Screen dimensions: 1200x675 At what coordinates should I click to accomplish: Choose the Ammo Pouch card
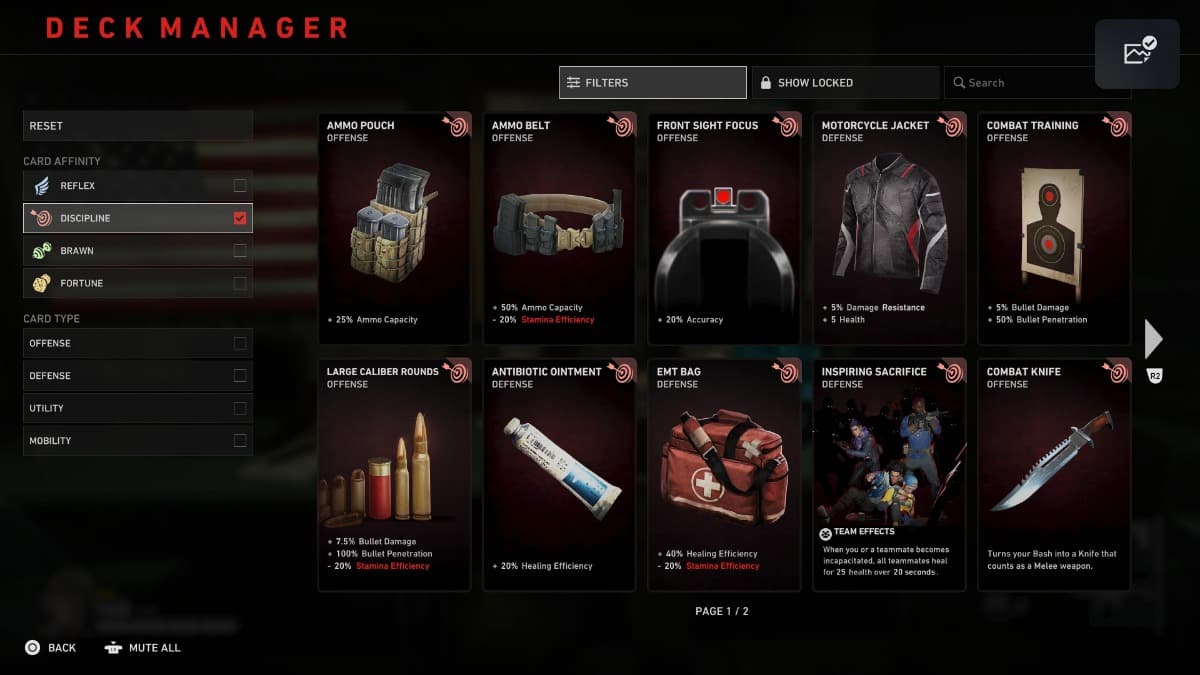[x=394, y=228]
